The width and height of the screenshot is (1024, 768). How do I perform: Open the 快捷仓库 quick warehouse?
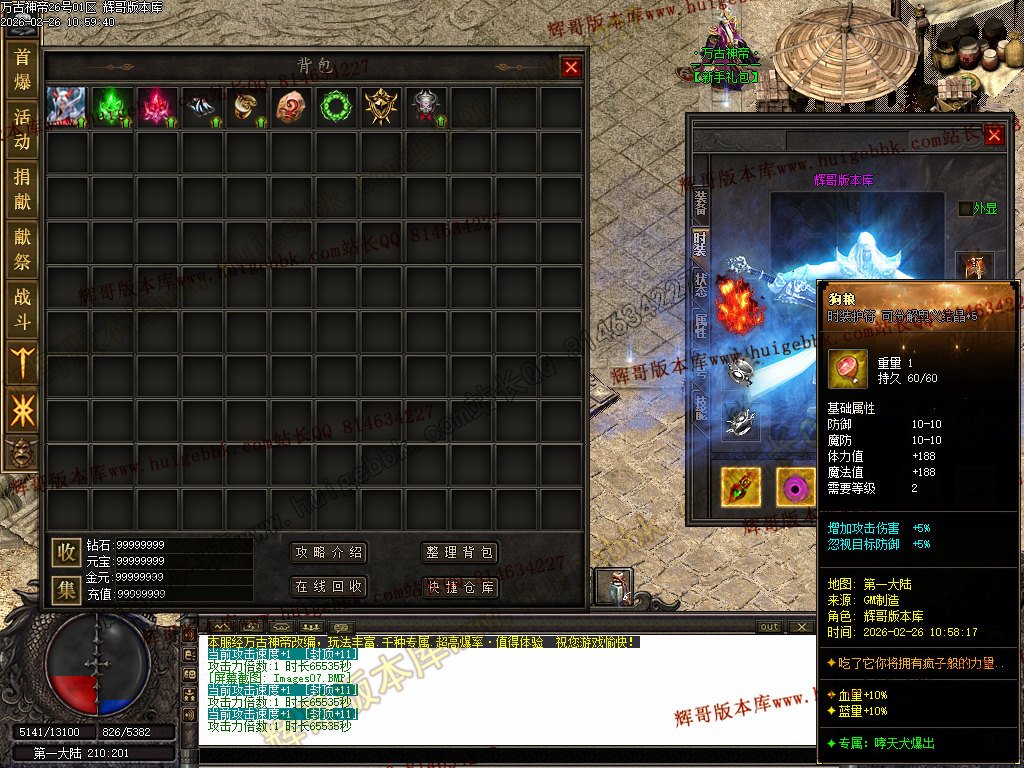click(459, 587)
